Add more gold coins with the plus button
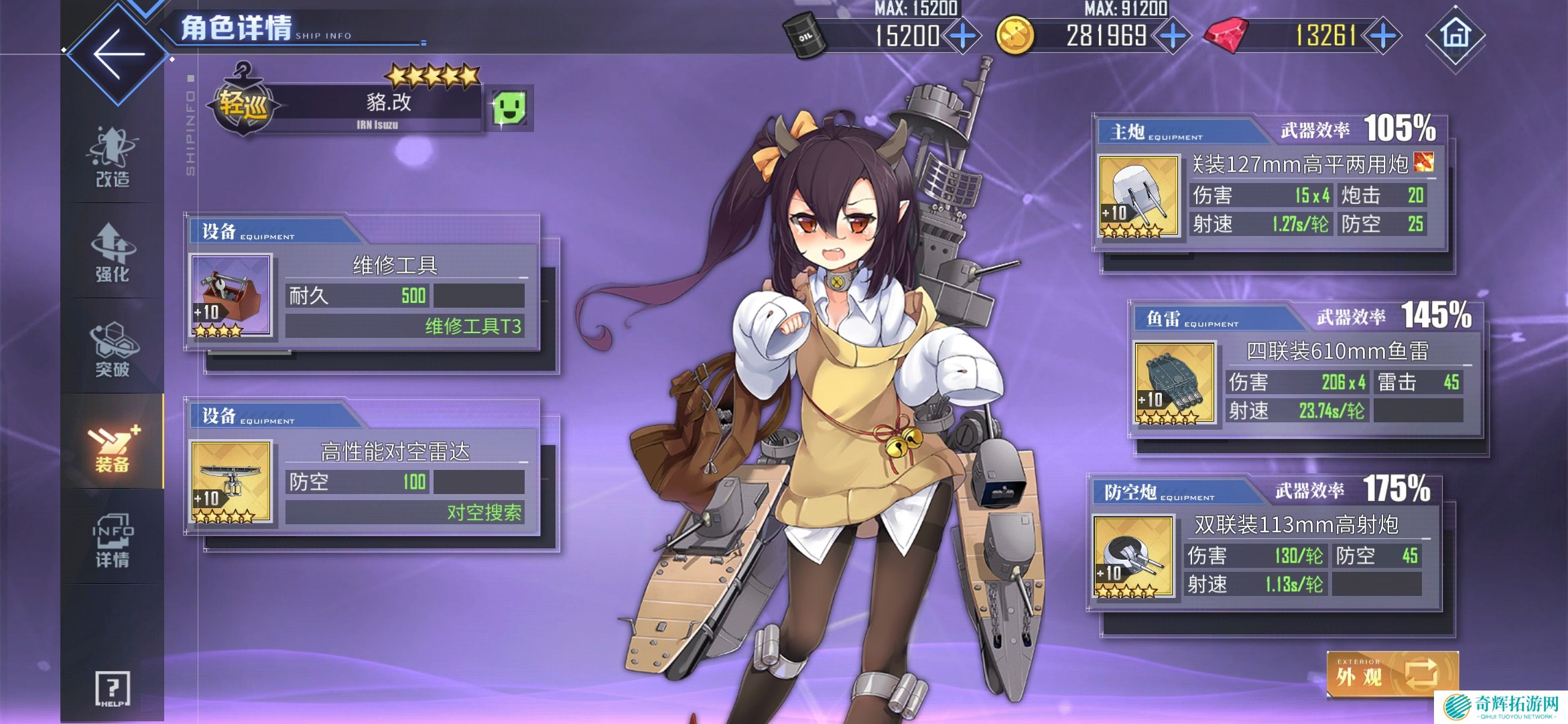The width and height of the screenshot is (1568, 724). coord(1173,36)
